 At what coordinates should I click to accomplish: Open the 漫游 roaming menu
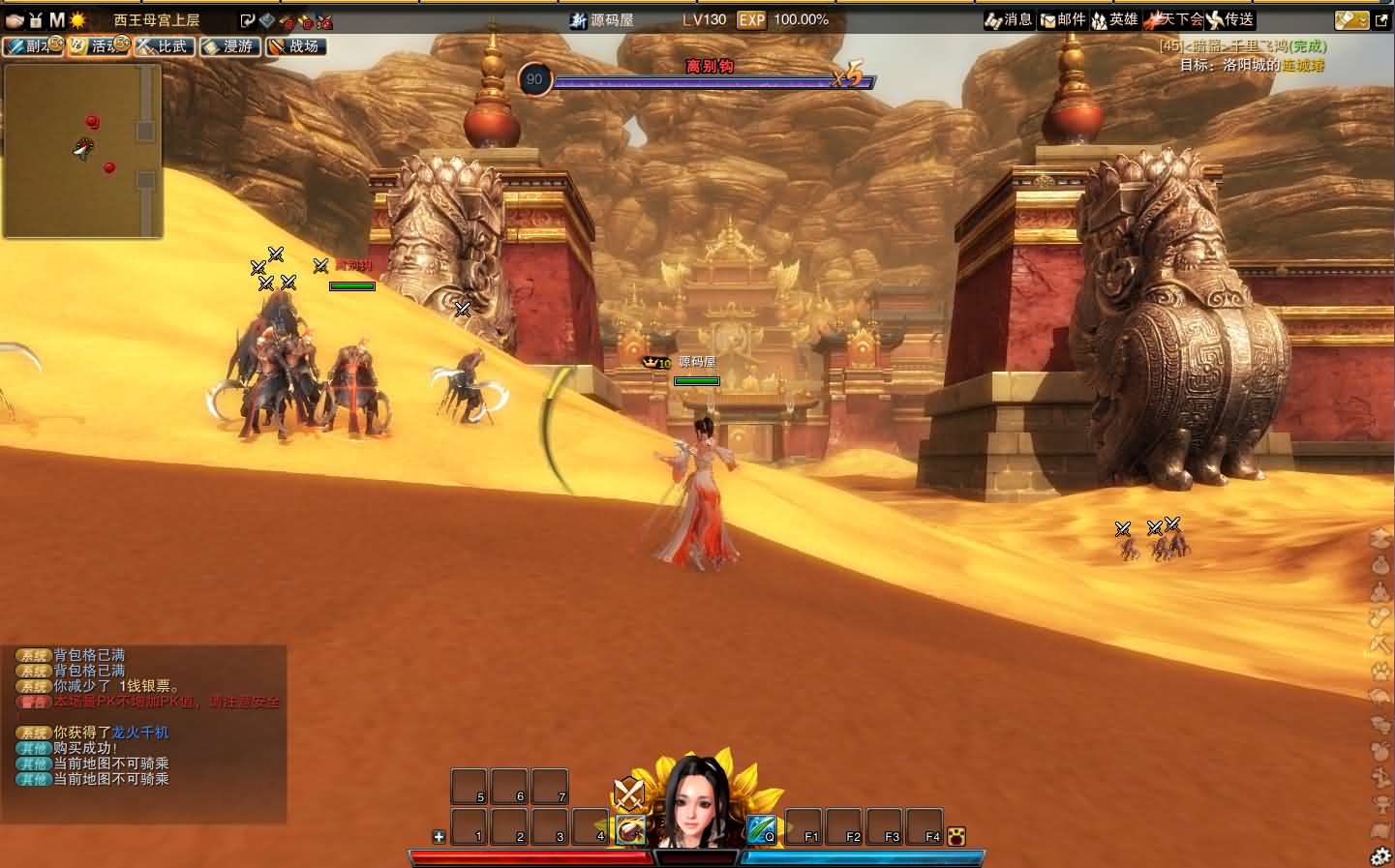coord(230,45)
